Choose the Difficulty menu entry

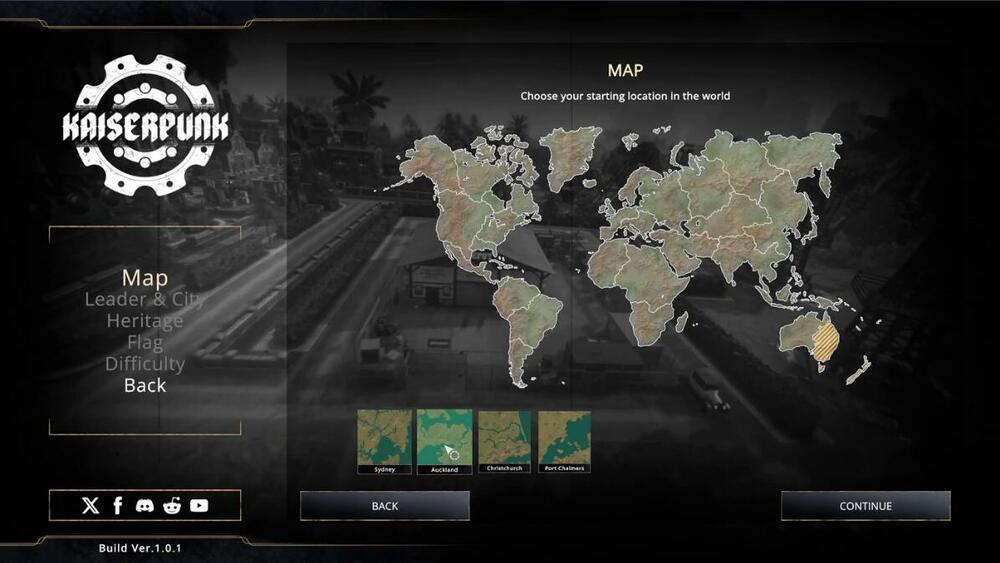[144, 364]
